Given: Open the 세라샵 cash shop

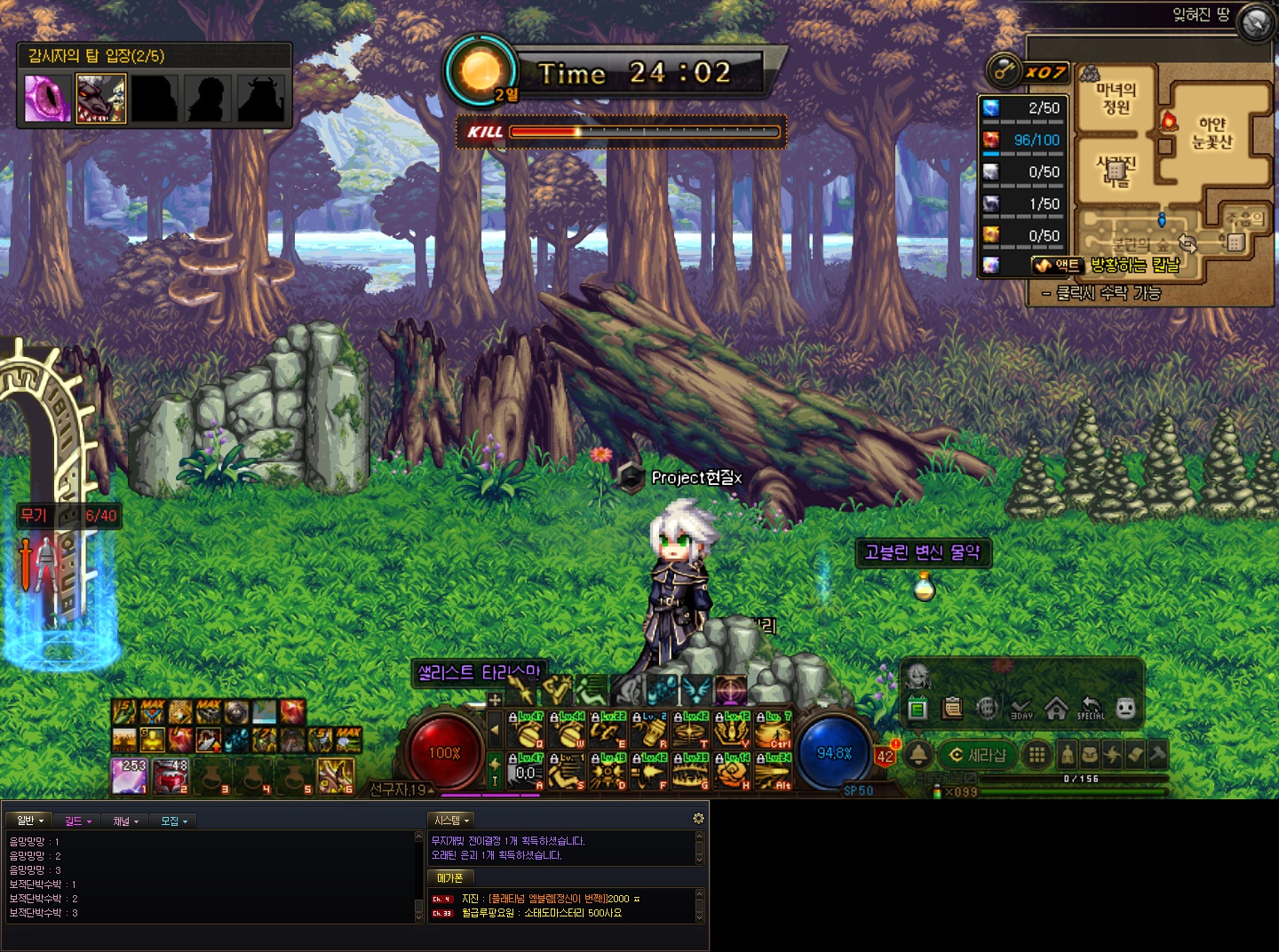Looking at the screenshot, I should pyautogui.click(x=979, y=755).
